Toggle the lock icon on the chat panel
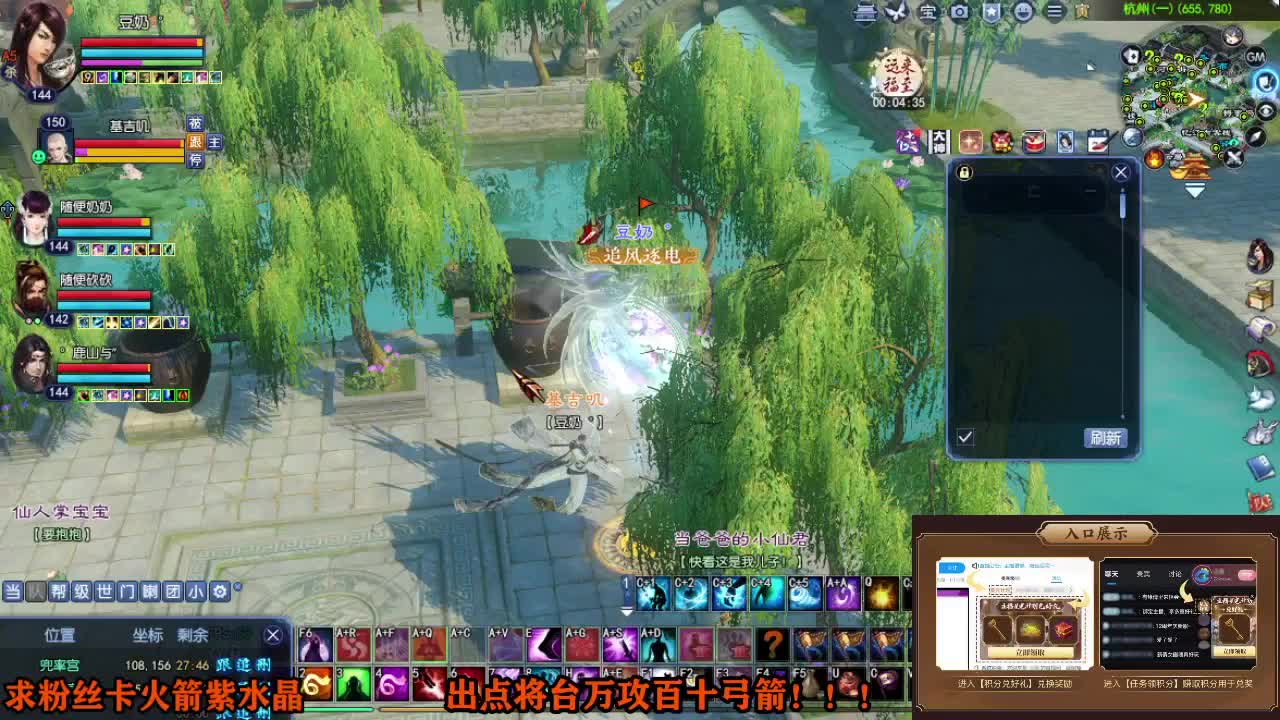Viewport: 1280px width, 720px height. click(x=964, y=172)
